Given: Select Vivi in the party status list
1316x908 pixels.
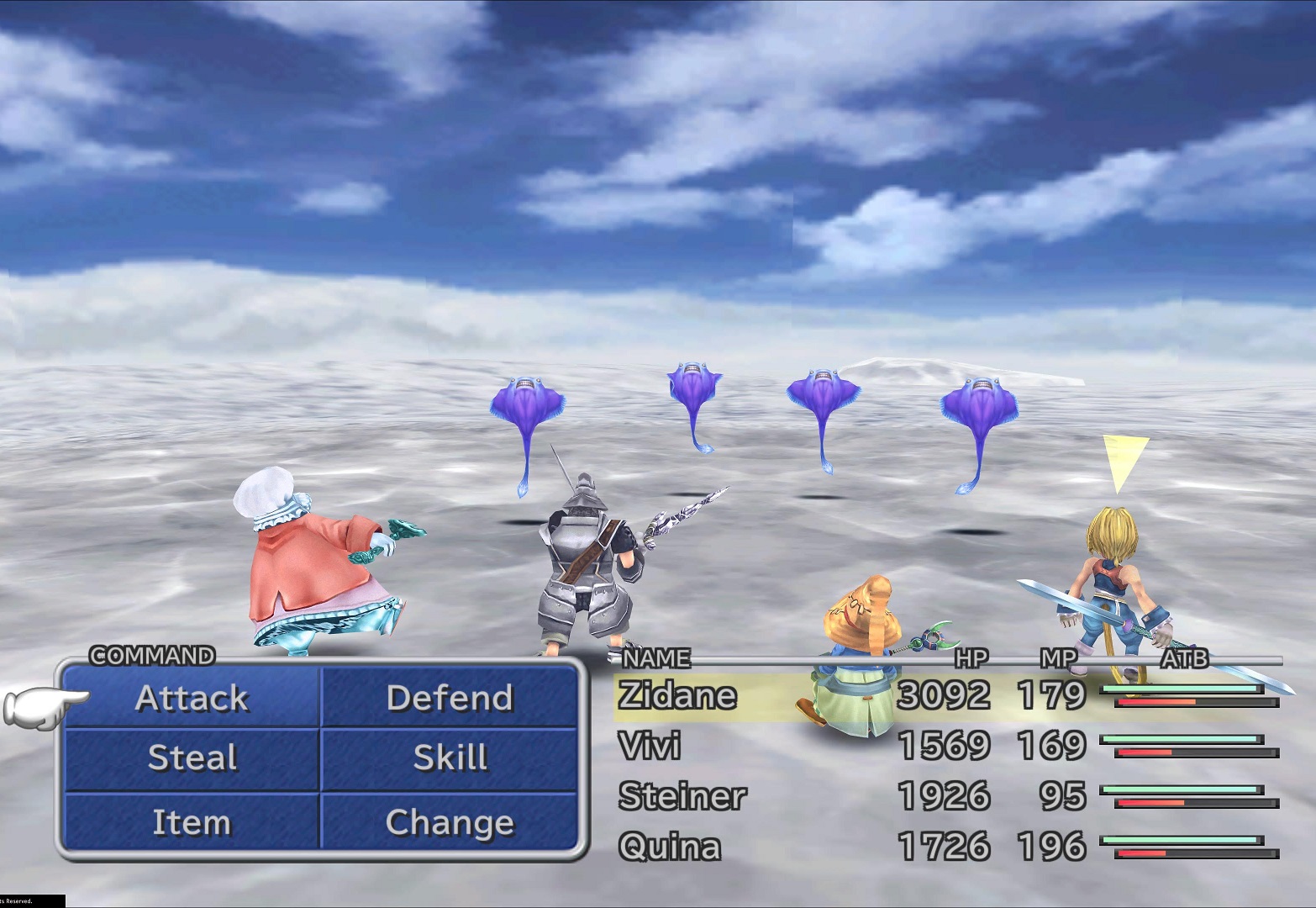Looking at the screenshot, I should point(650,747).
